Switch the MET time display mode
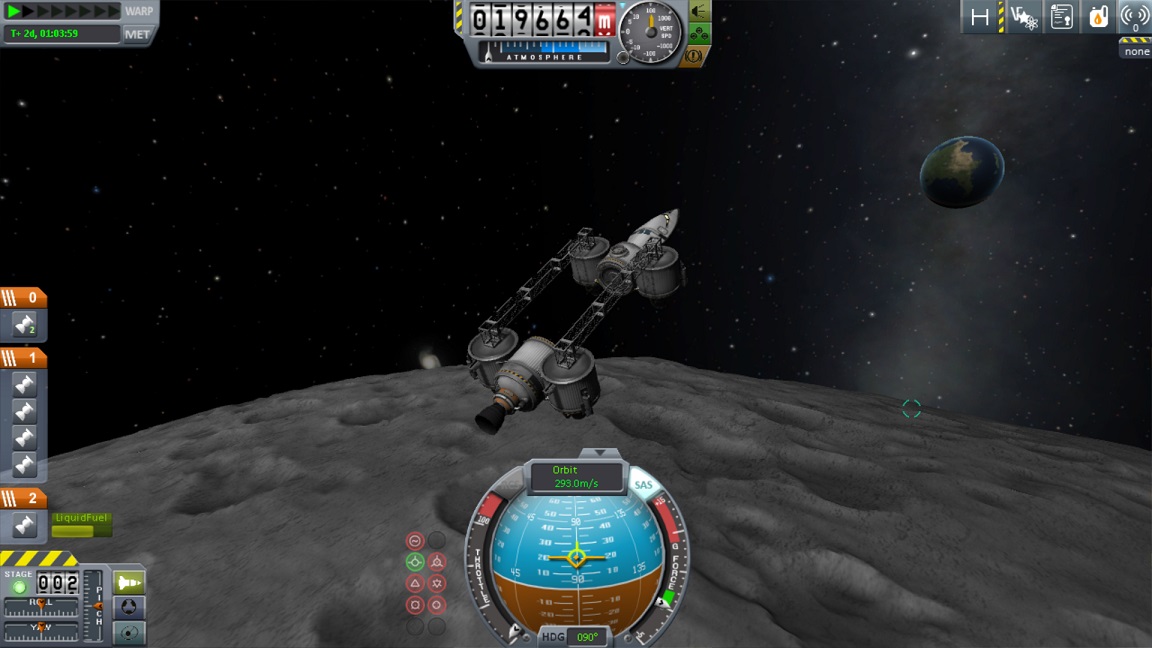Image resolution: width=1152 pixels, height=648 pixels. click(x=137, y=34)
